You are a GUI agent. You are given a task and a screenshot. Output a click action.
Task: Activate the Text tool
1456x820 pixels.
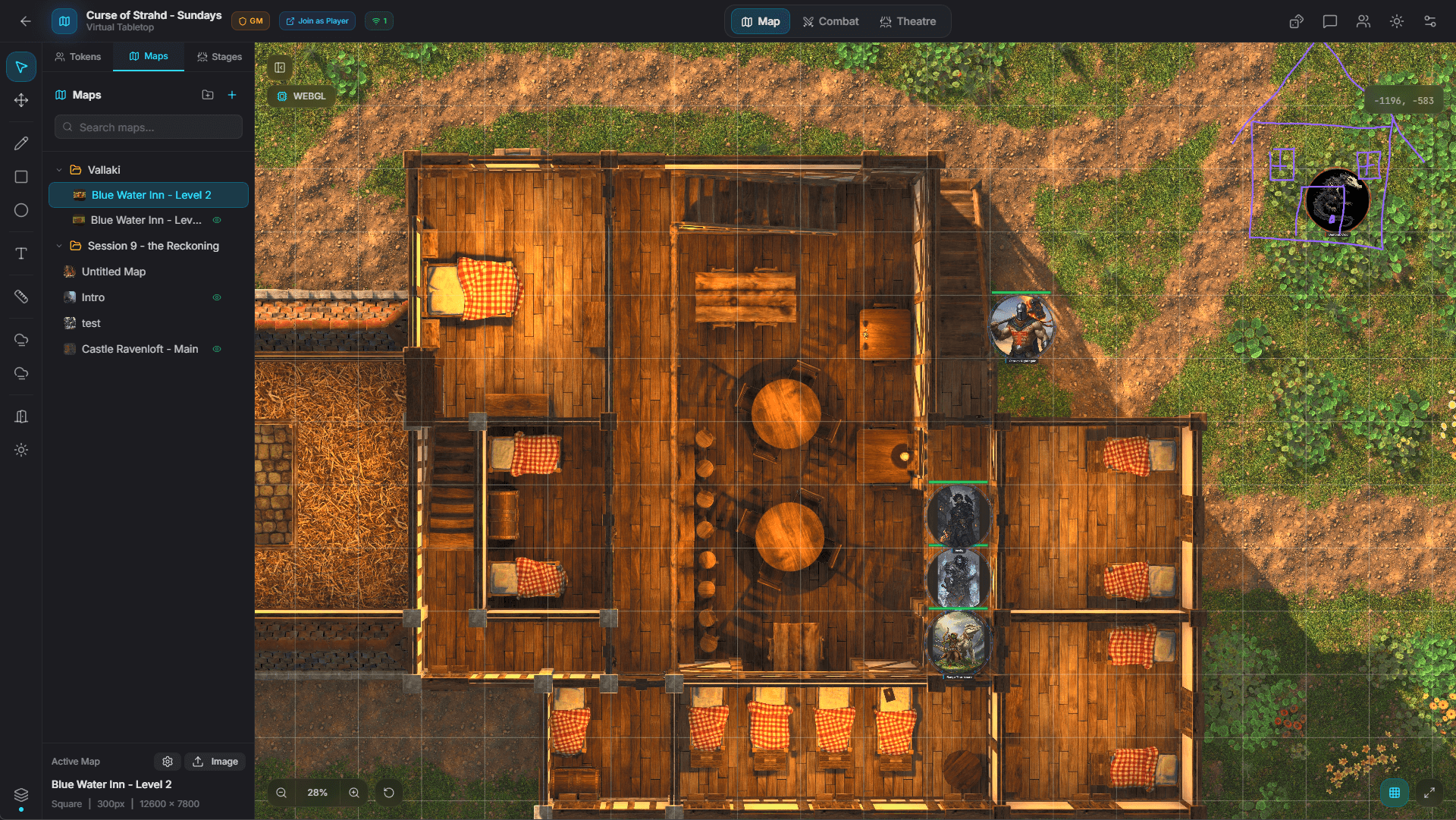click(21, 253)
